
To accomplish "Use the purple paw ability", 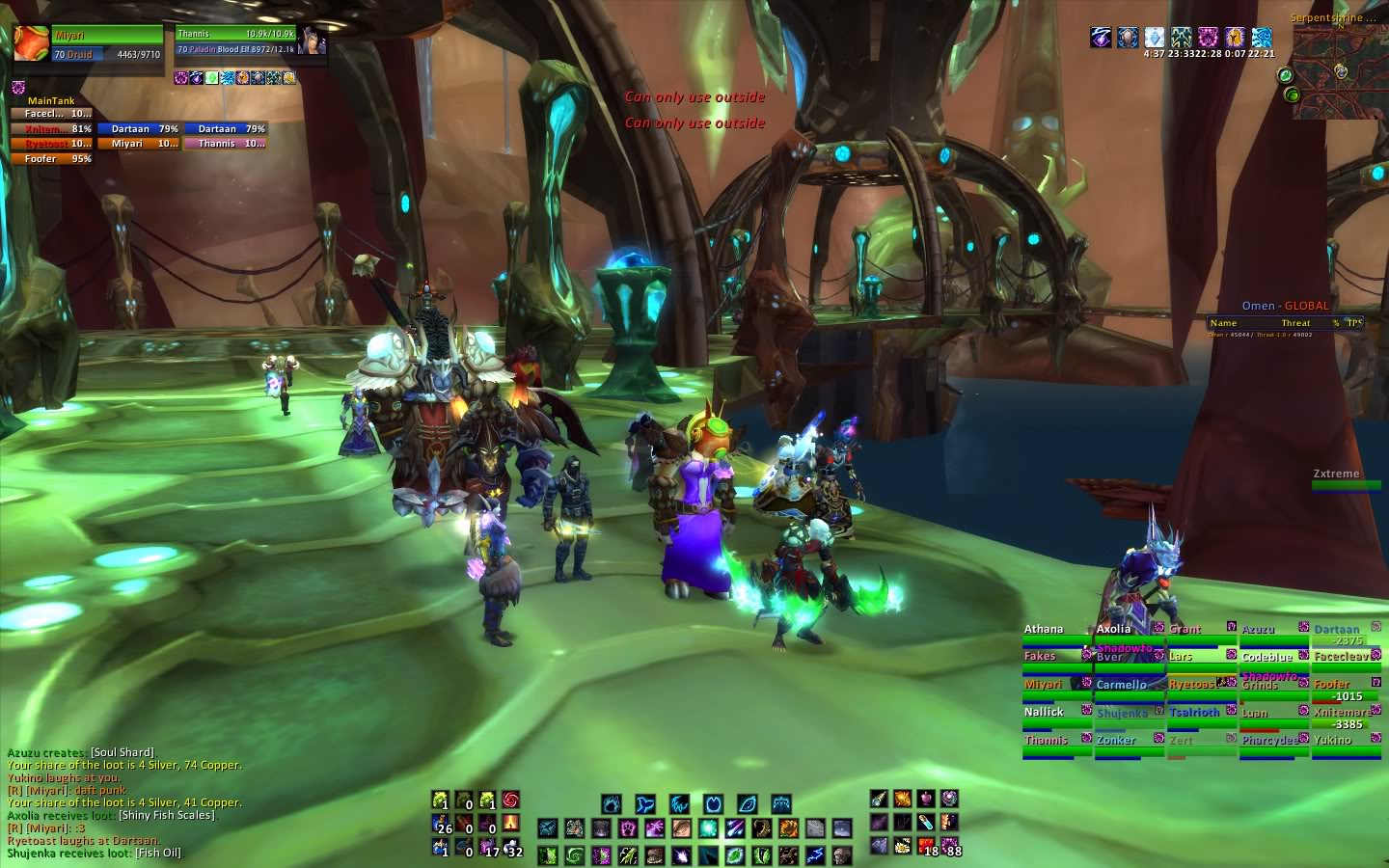I will (628, 828).
